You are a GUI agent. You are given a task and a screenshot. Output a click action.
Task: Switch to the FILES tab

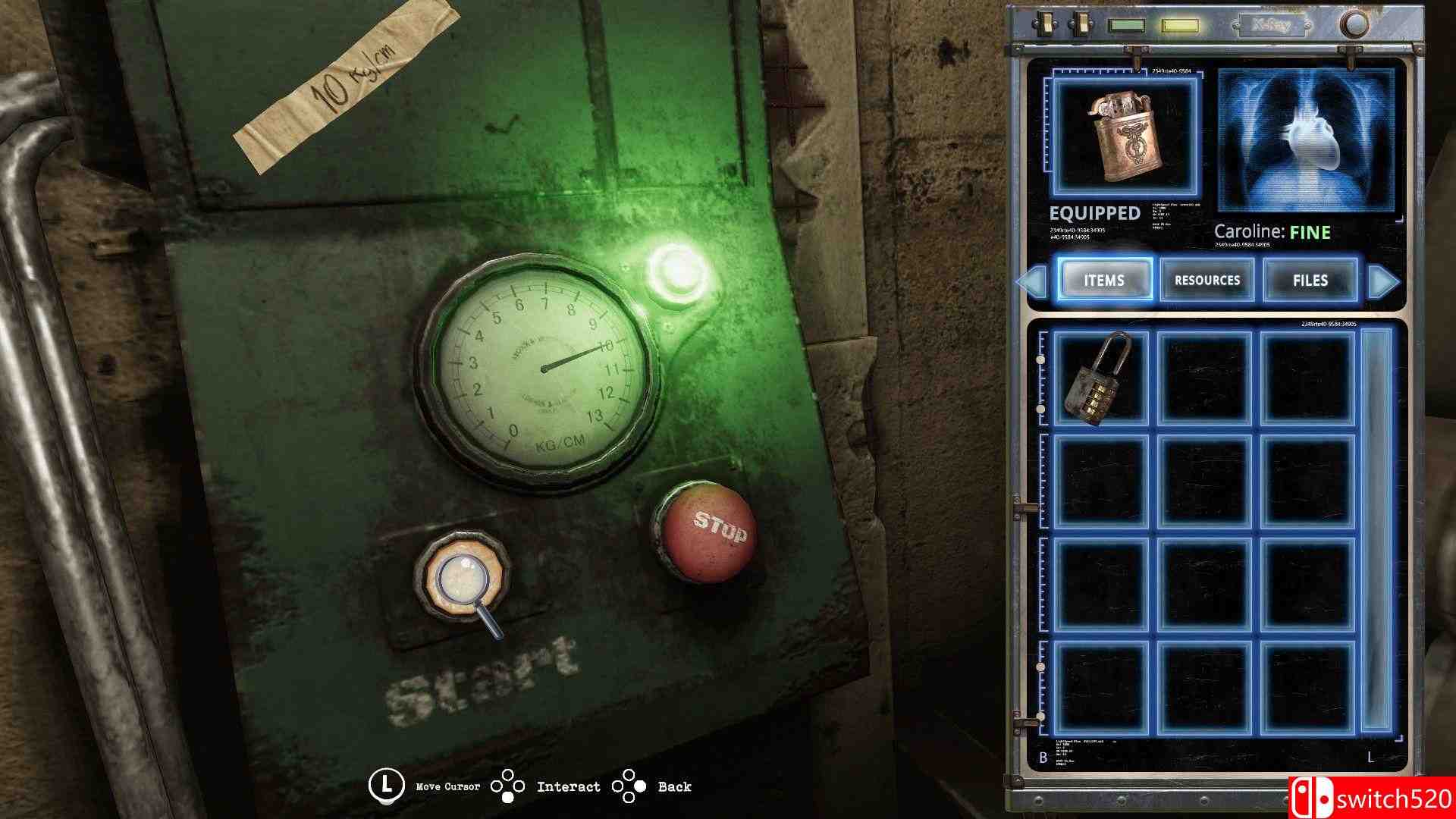coord(1309,281)
